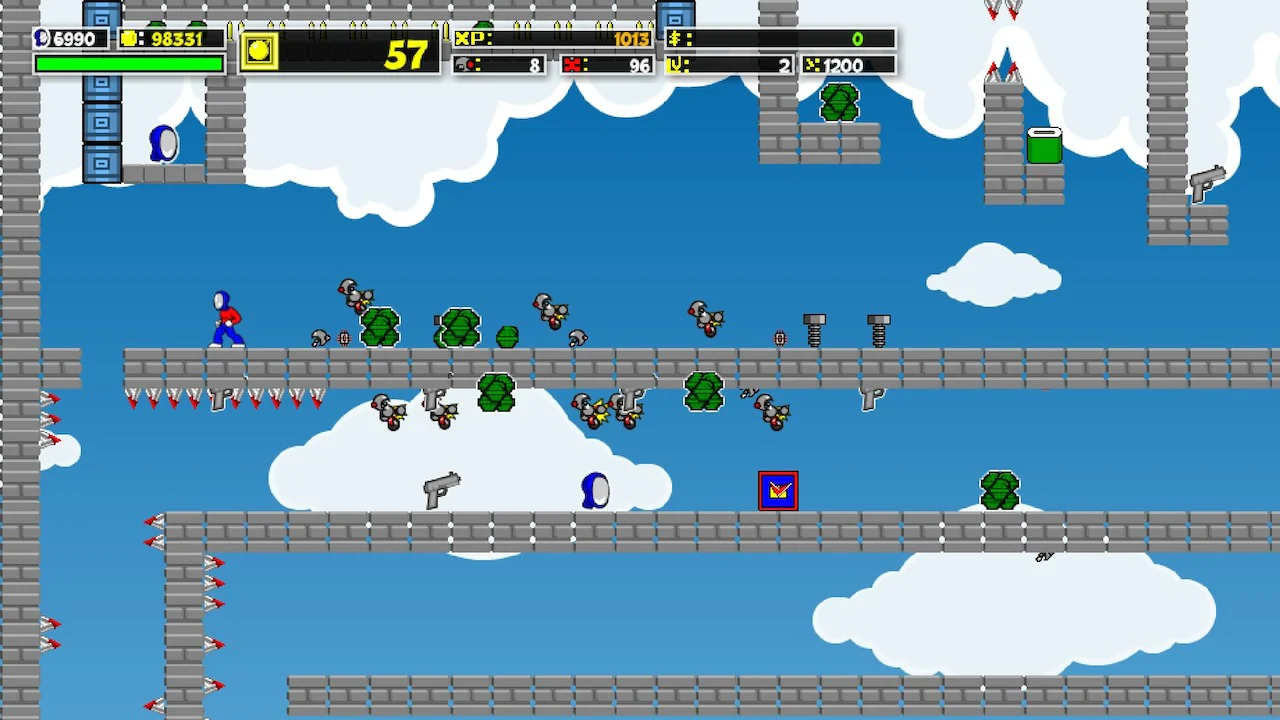1280x720 pixels.
Task: Click the grenade bundle near the lower-right platform
Action: pos(999,489)
